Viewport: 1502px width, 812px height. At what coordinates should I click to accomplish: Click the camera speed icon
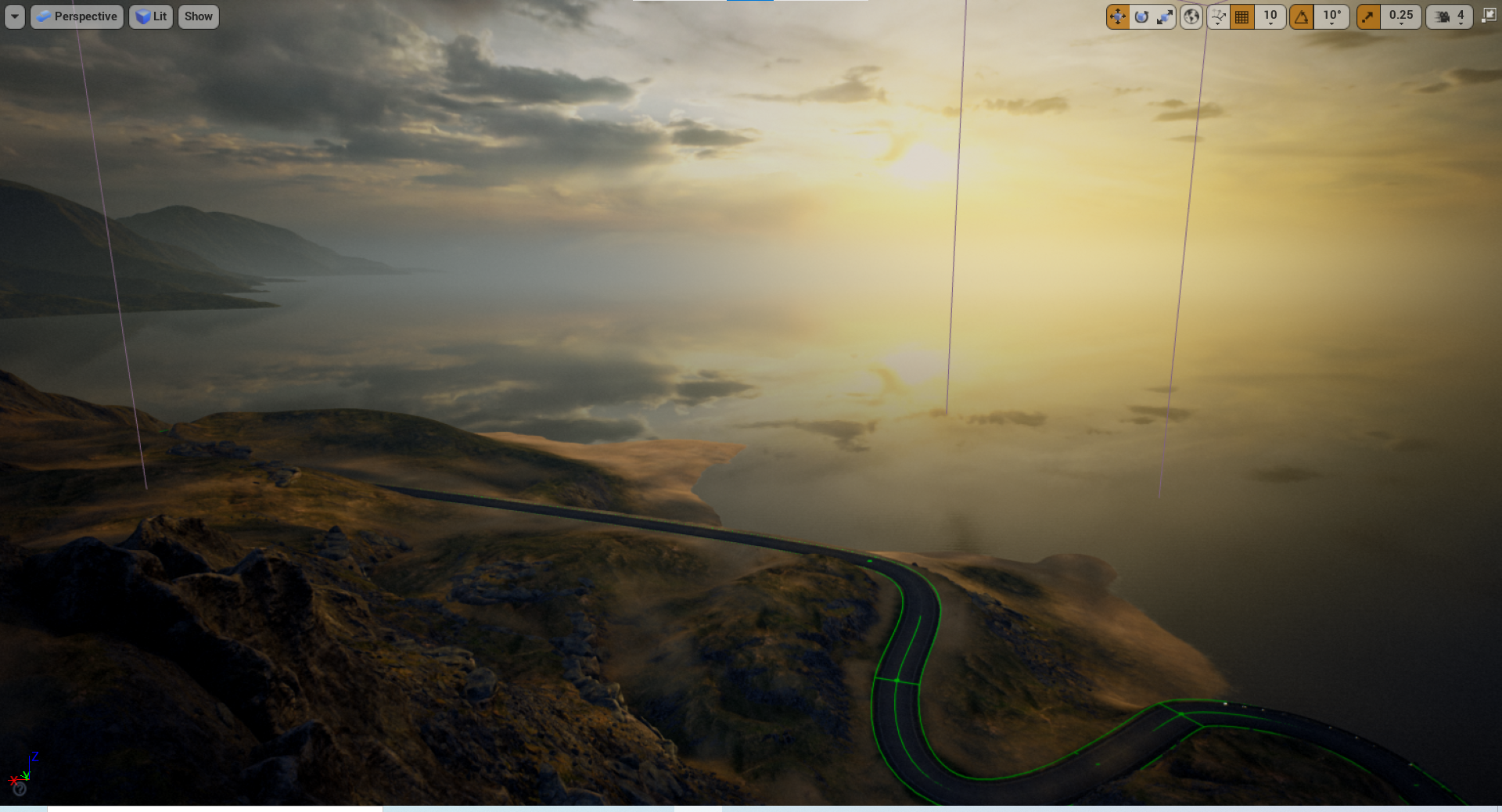click(x=1443, y=16)
